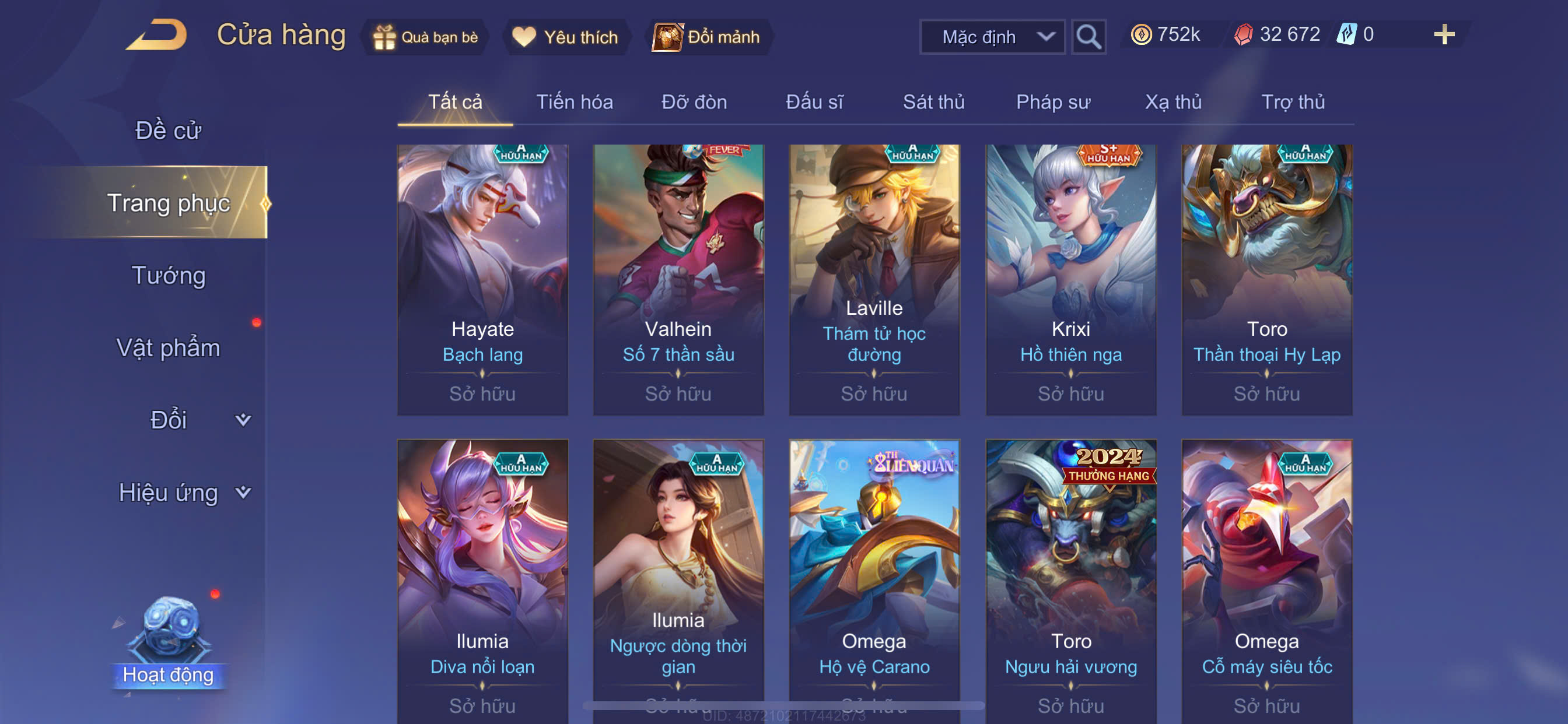
Task: Filter by Trợ thủ tab
Action: coord(1293,102)
